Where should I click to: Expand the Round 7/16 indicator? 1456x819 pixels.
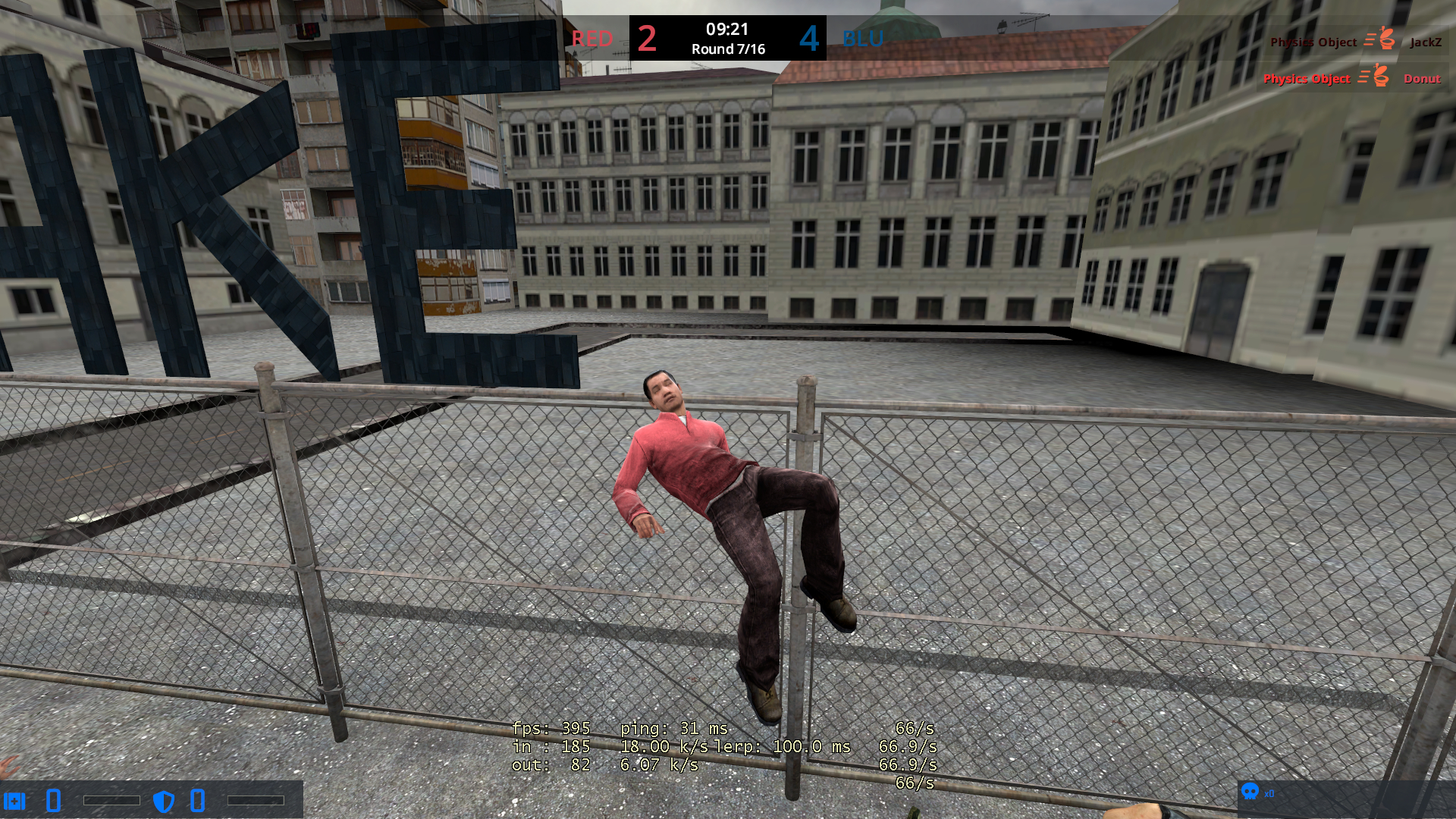click(726, 49)
